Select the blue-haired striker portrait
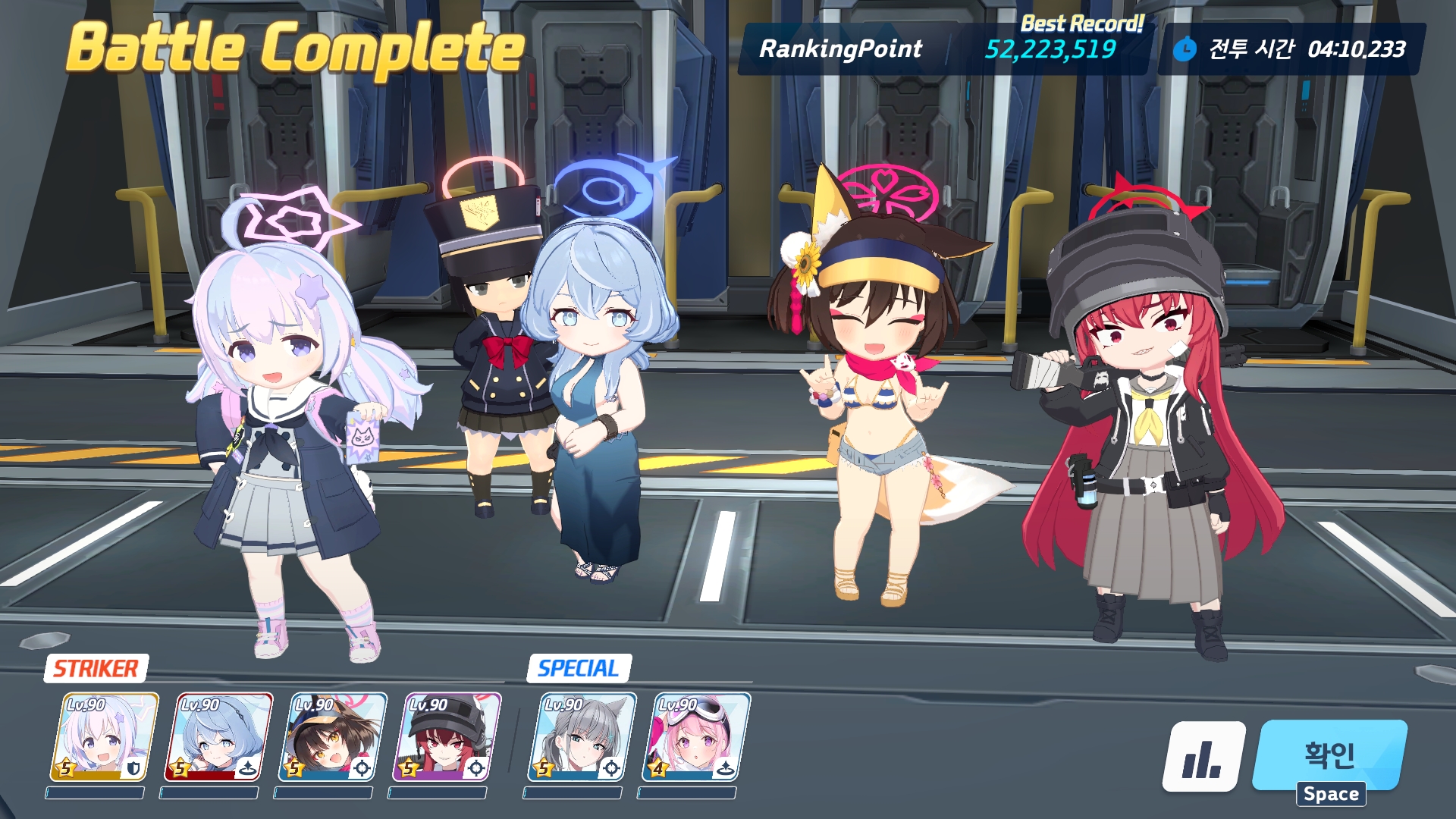The width and height of the screenshot is (1456, 819). pos(218,736)
